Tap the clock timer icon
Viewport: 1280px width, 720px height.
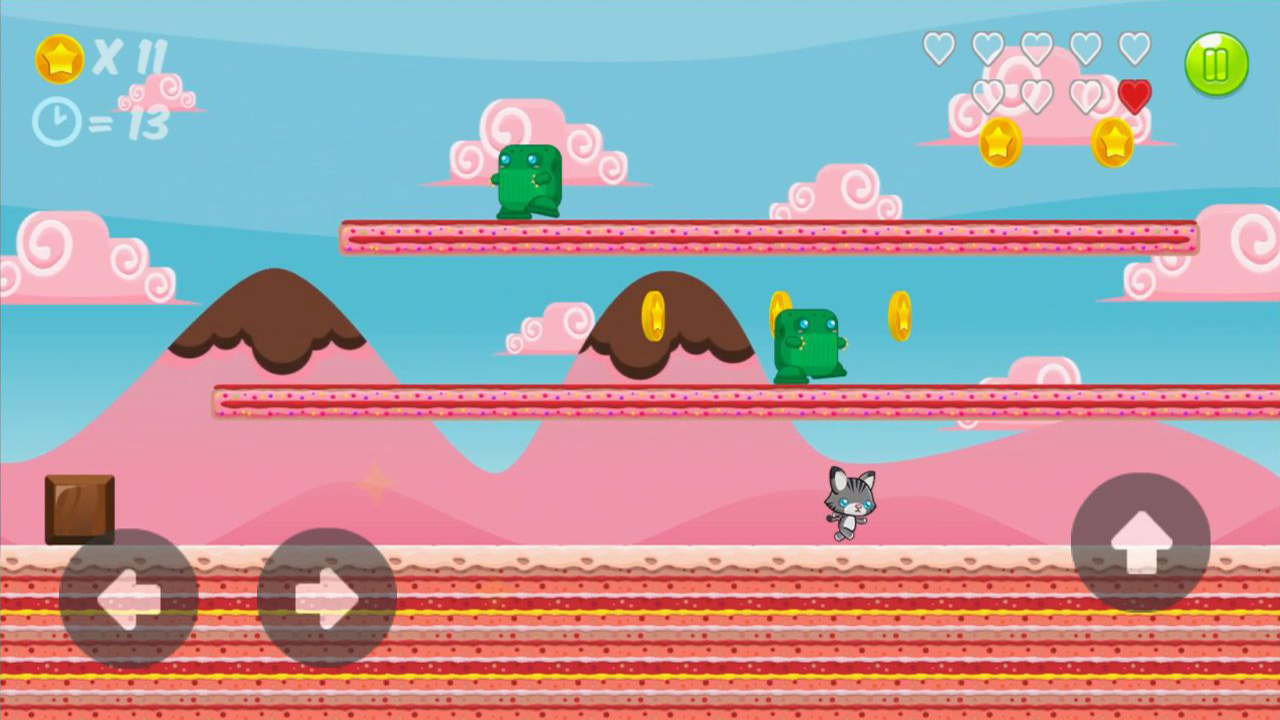click(x=57, y=122)
